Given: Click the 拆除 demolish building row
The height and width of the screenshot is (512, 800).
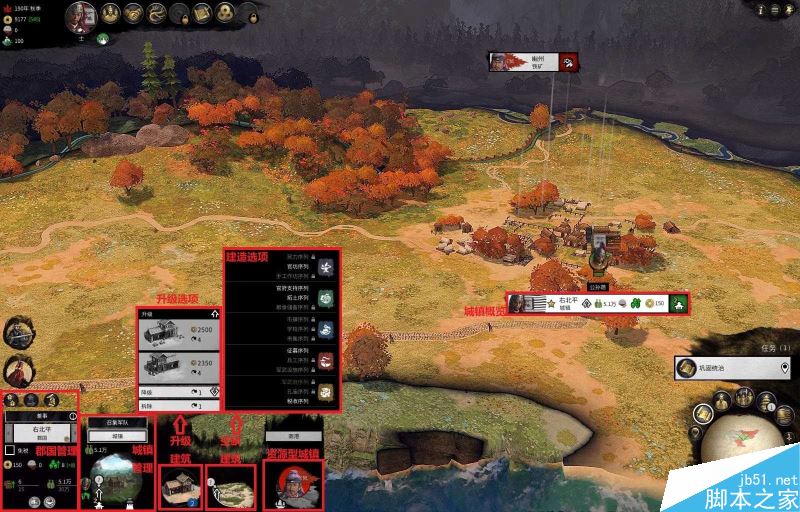Looking at the screenshot, I should (179, 405).
